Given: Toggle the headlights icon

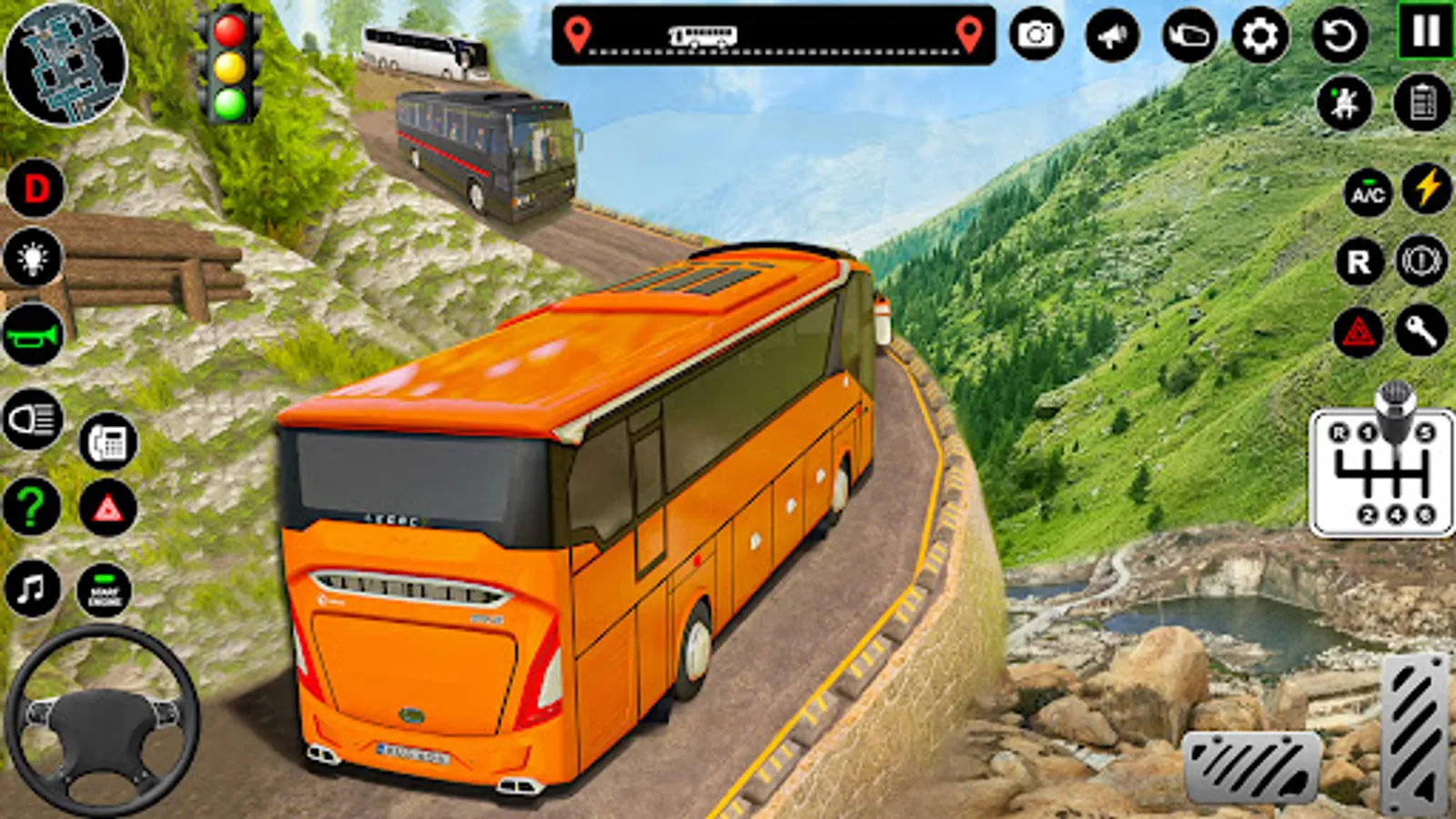Looking at the screenshot, I should 34,420.
